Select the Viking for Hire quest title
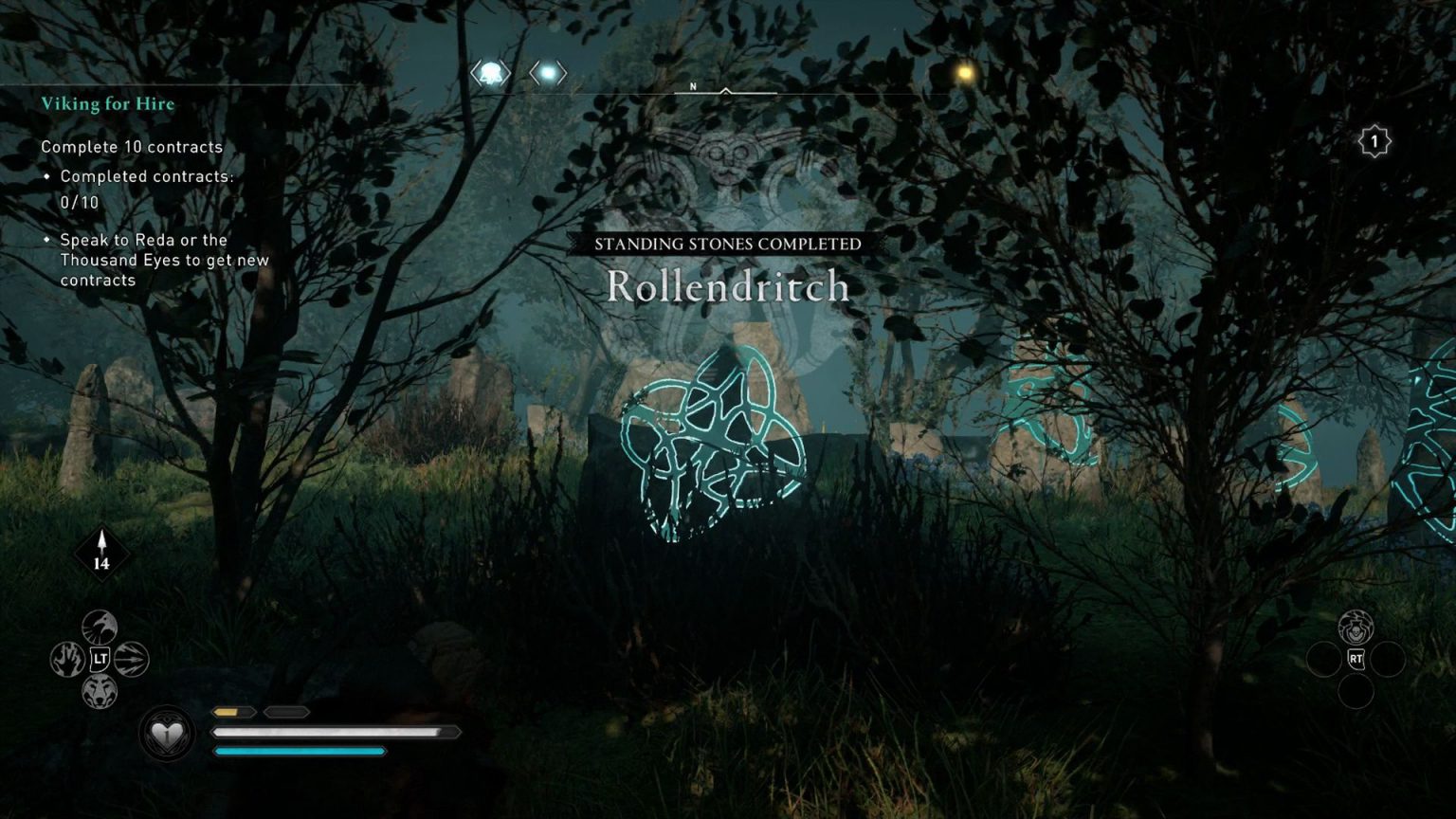The image size is (1456, 819). (107, 104)
